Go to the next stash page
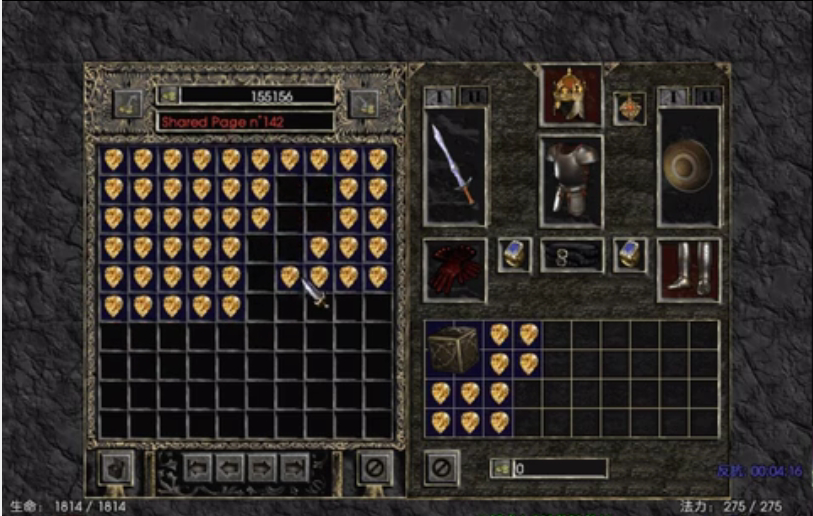Screen dimensions: 813x516 coord(263,467)
